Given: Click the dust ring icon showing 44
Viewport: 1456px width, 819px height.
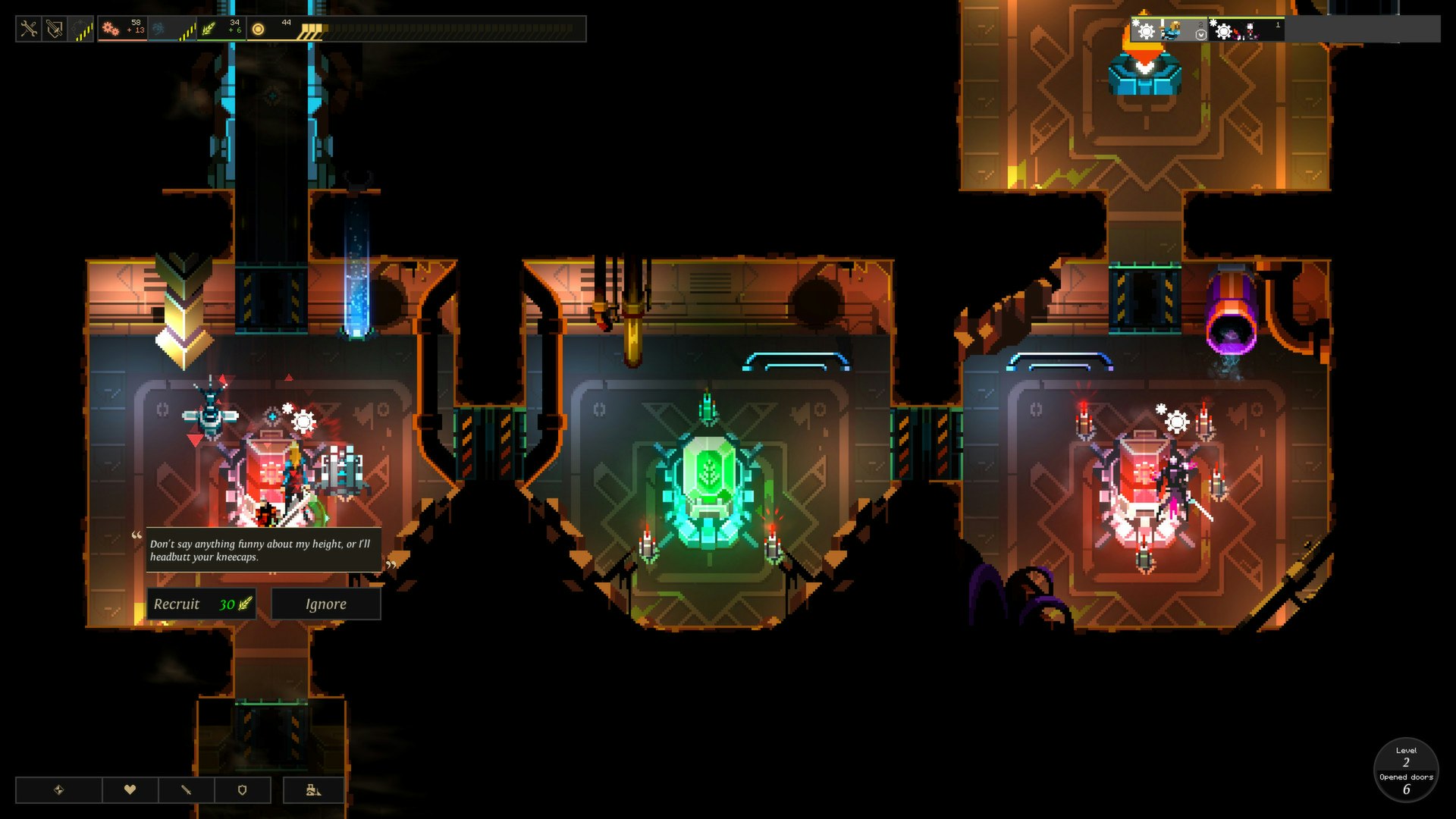Looking at the screenshot, I should click(x=259, y=29).
